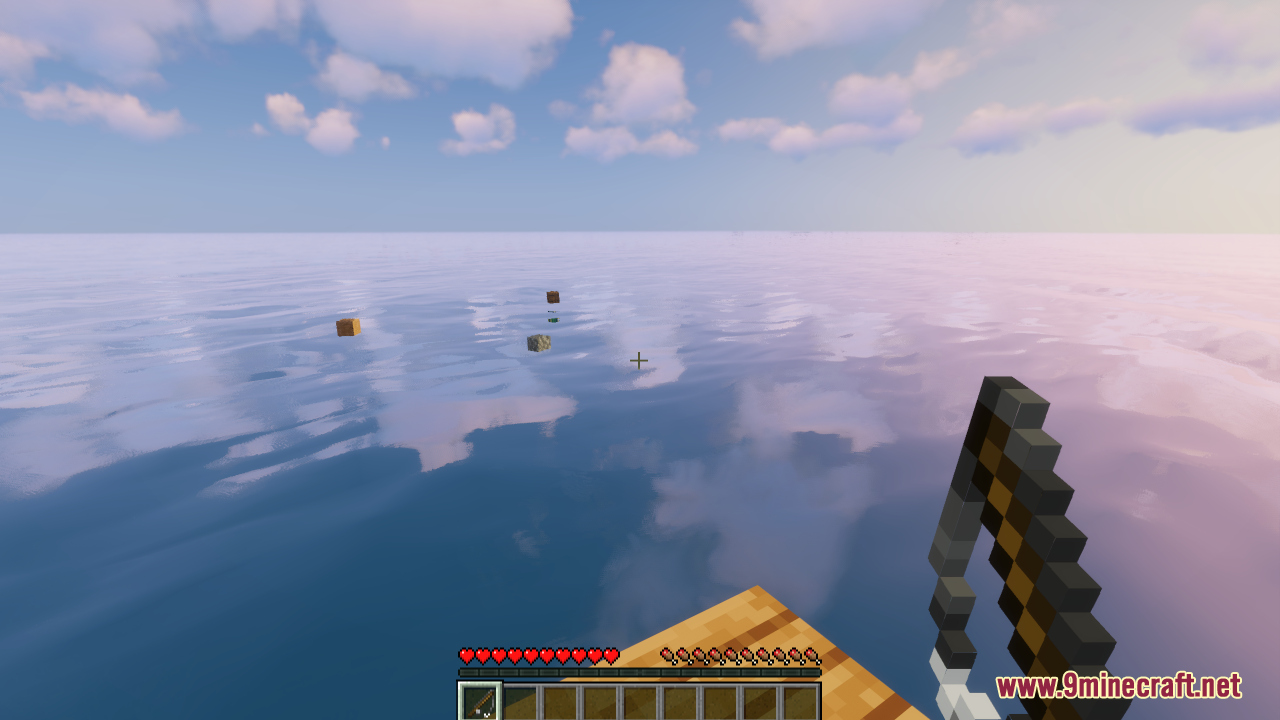Click the crosshair at screen center
The width and height of the screenshot is (1280, 720).
[x=640, y=359]
